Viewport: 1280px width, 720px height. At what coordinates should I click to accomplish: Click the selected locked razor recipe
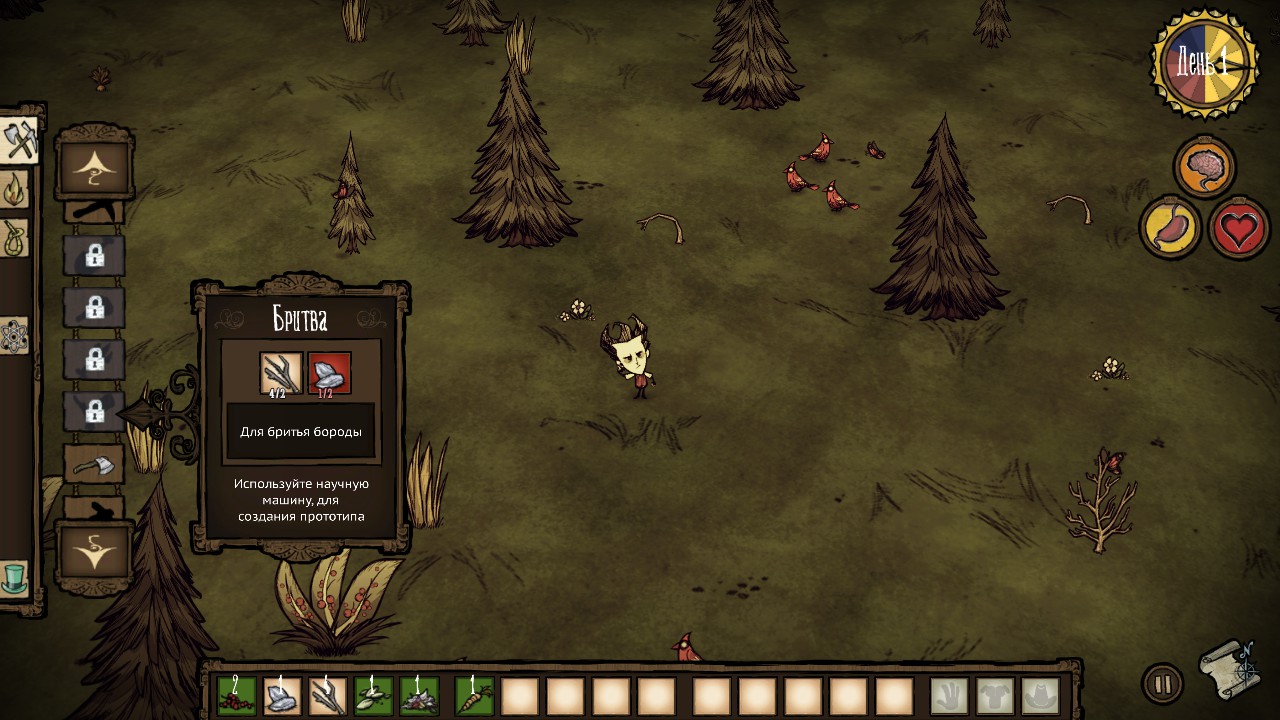coord(95,411)
